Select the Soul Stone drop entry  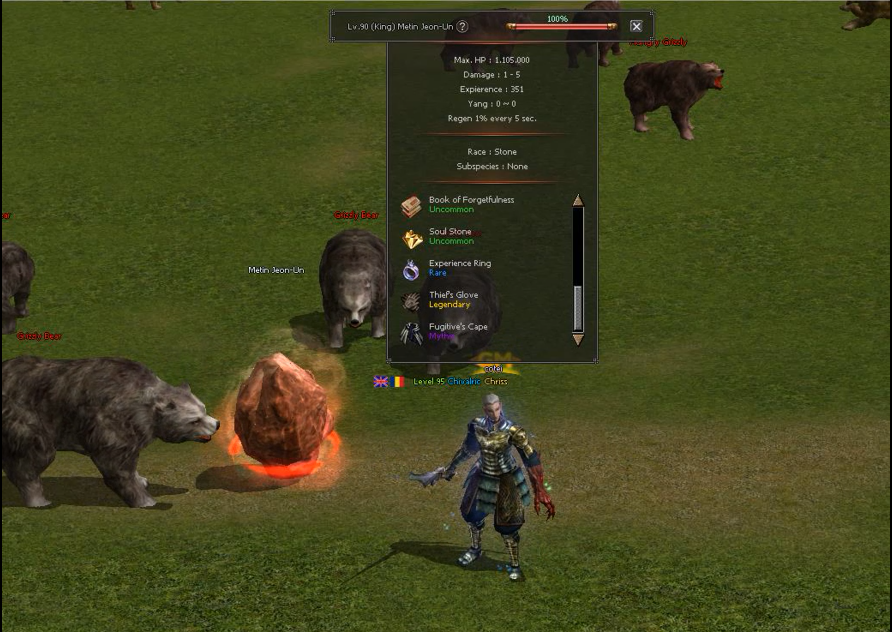click(x=450, y=237)
